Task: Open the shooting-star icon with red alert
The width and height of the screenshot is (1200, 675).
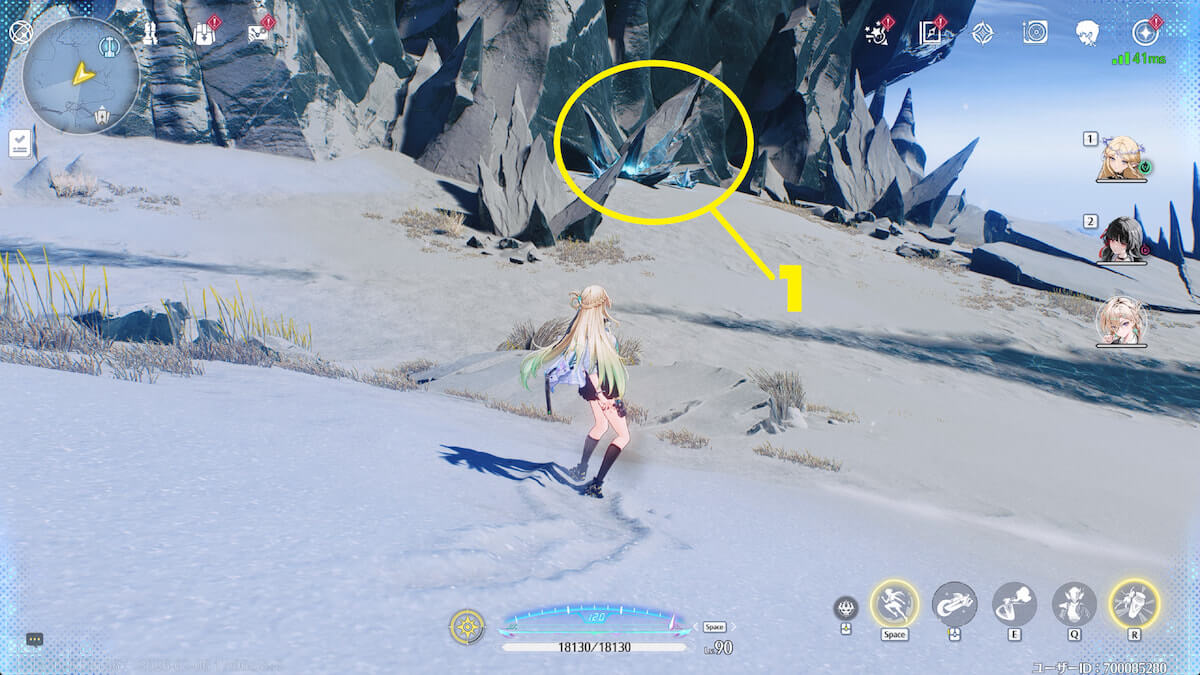Action: (877, 33)
